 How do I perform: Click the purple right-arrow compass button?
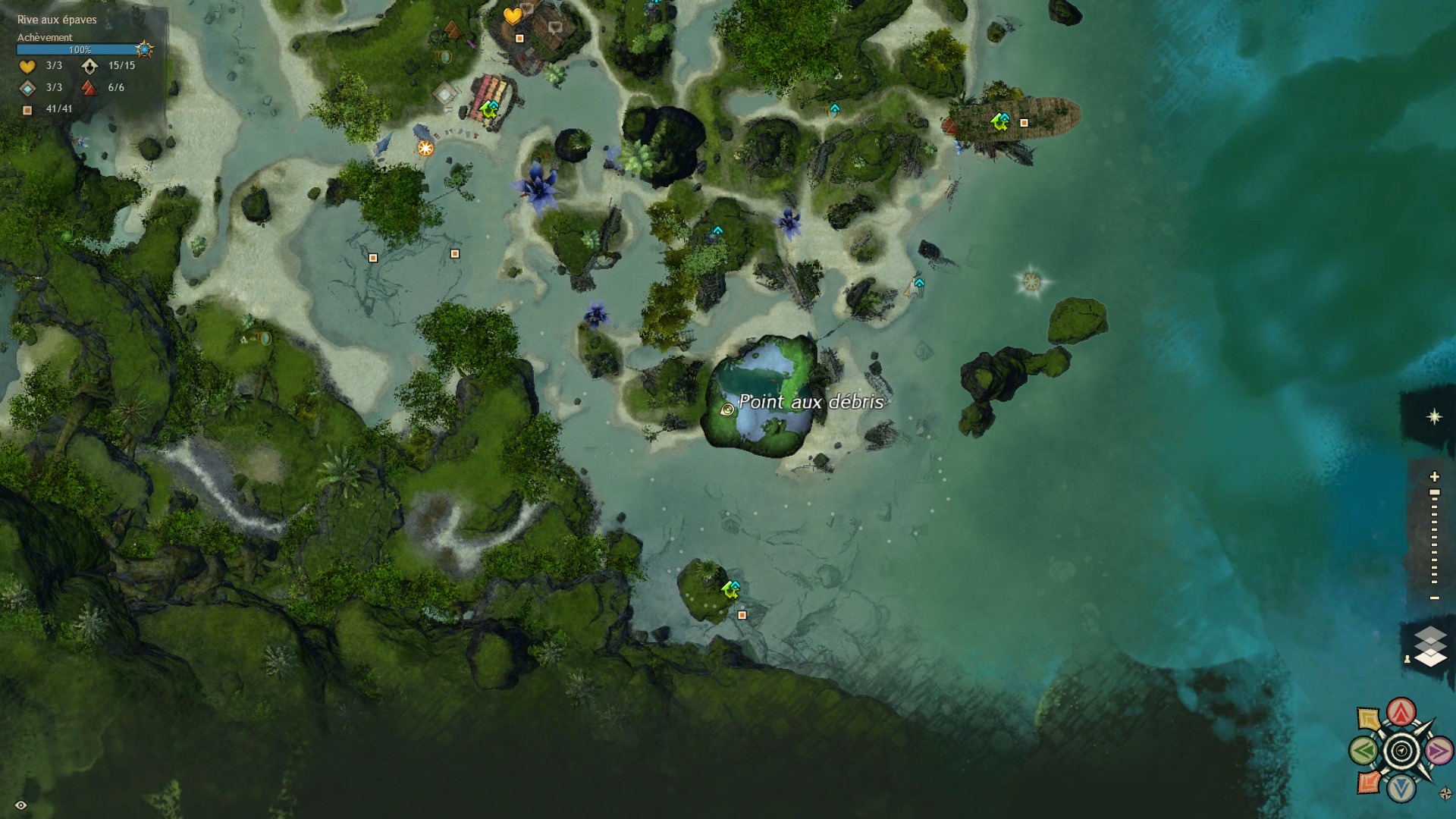coord(1439,752)
